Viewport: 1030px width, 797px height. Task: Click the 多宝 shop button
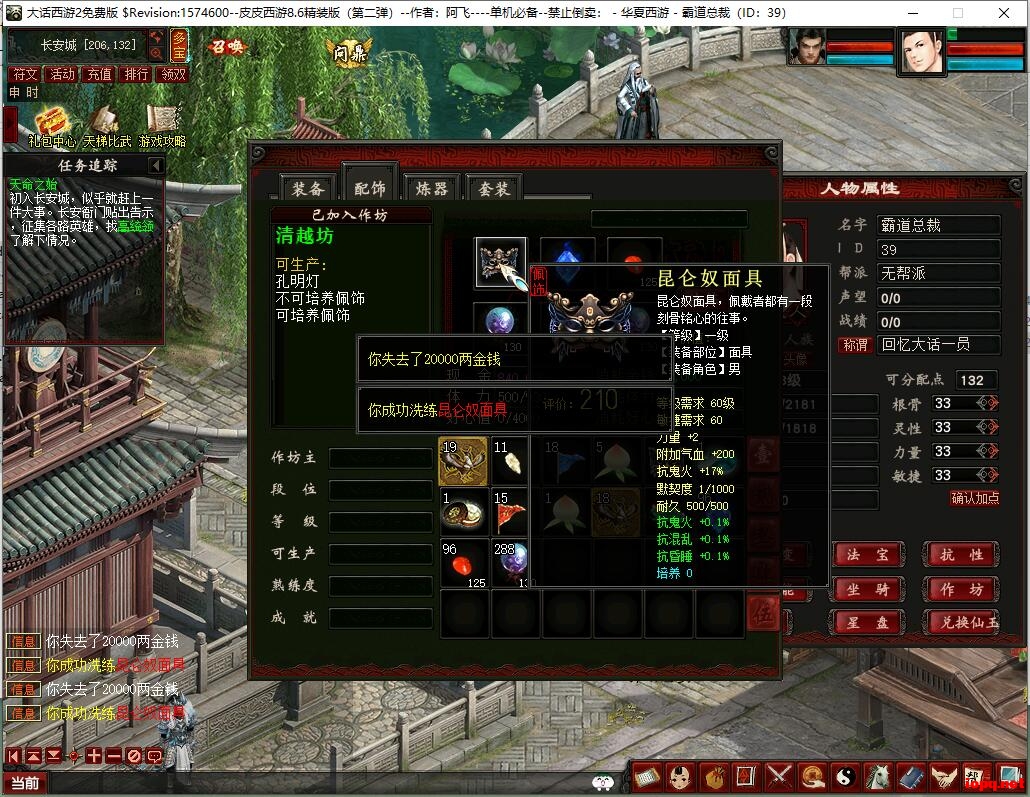(x=179, y=44)
